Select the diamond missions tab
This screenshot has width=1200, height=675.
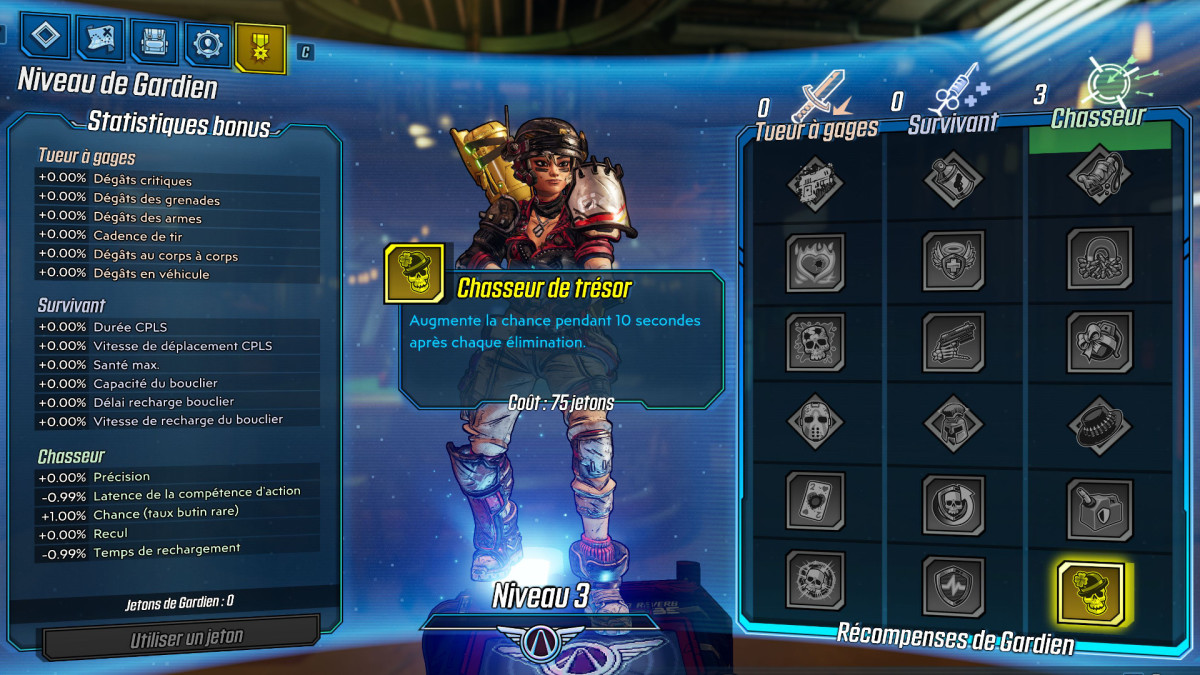(x=45, y=37)
